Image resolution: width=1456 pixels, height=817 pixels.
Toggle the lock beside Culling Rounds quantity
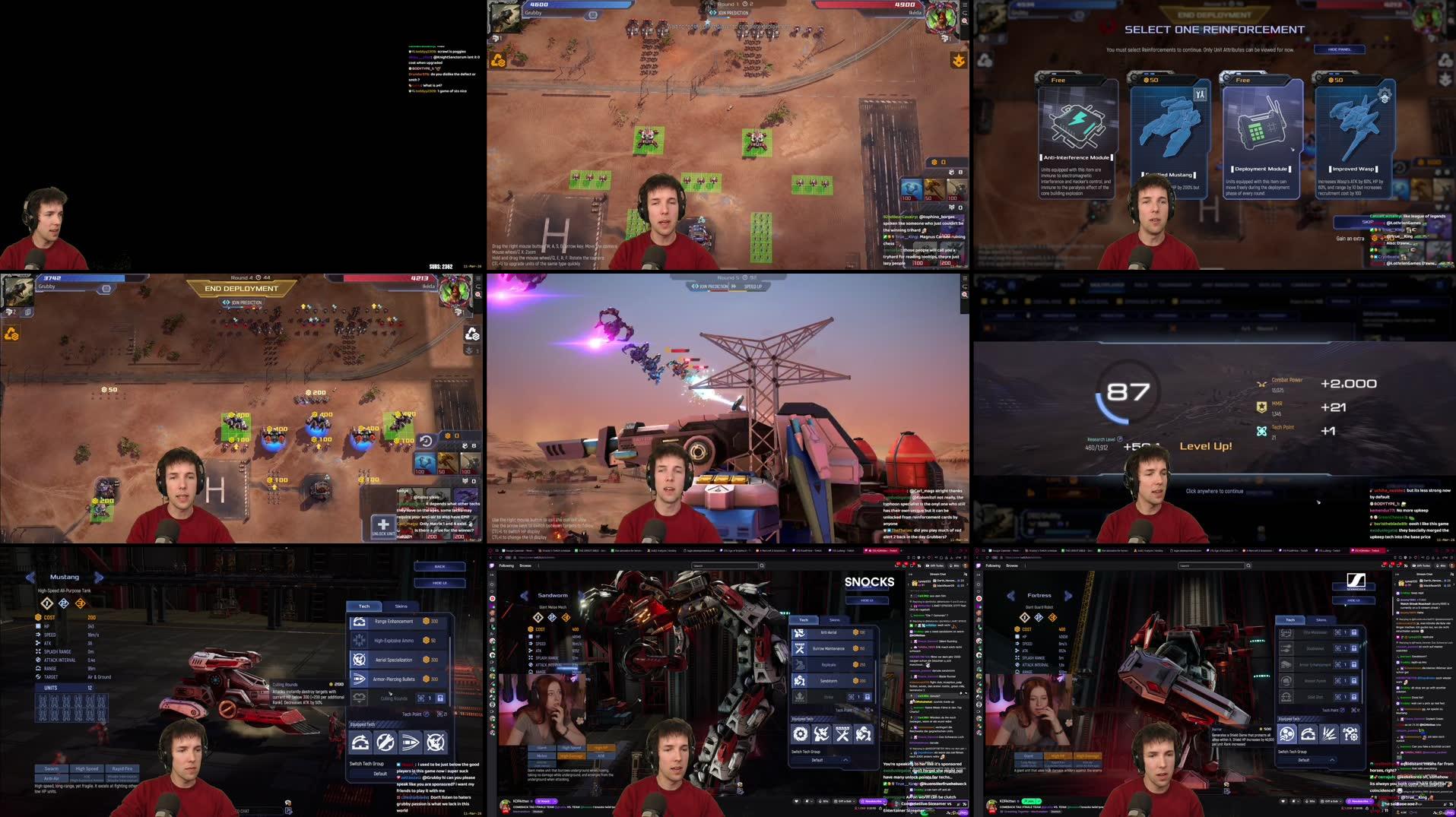[440, 698]
